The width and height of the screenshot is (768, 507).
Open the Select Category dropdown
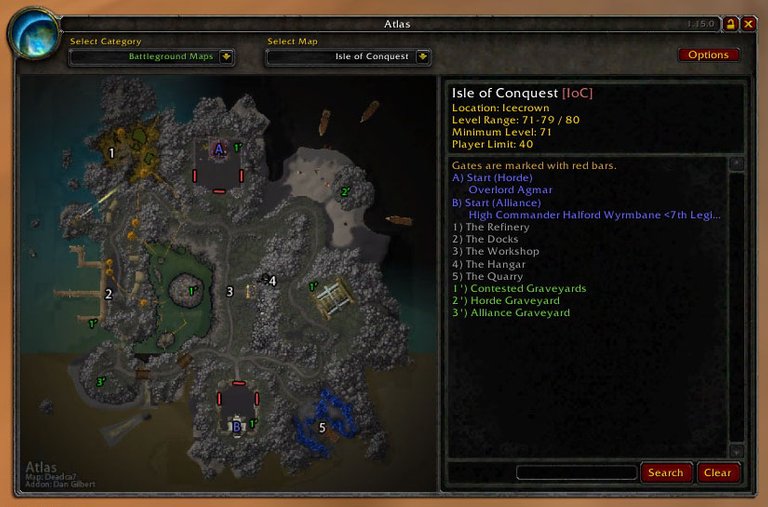pyautogui.click(x=227, y=57)
